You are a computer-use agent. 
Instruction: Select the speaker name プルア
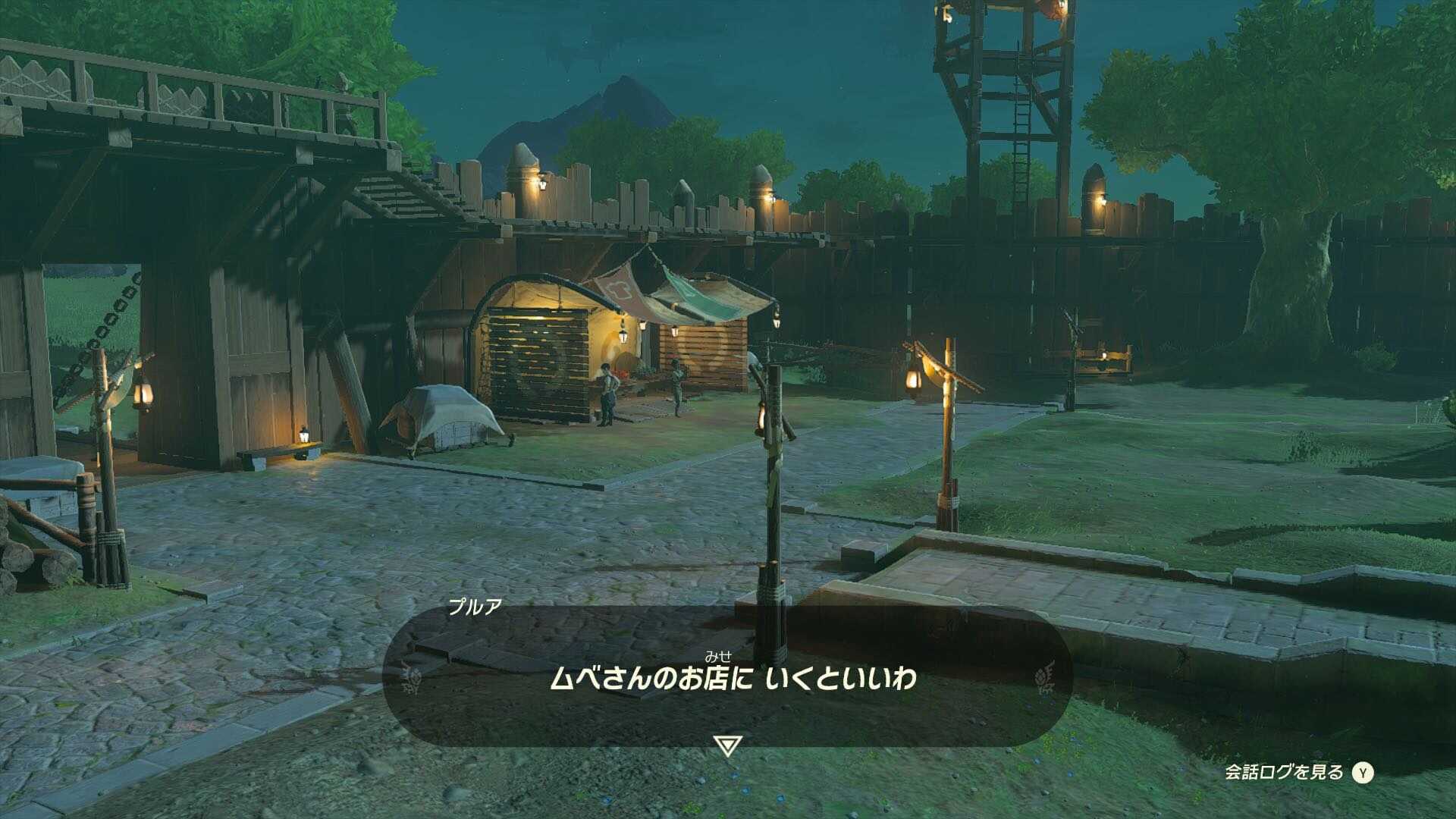(475, 604)
